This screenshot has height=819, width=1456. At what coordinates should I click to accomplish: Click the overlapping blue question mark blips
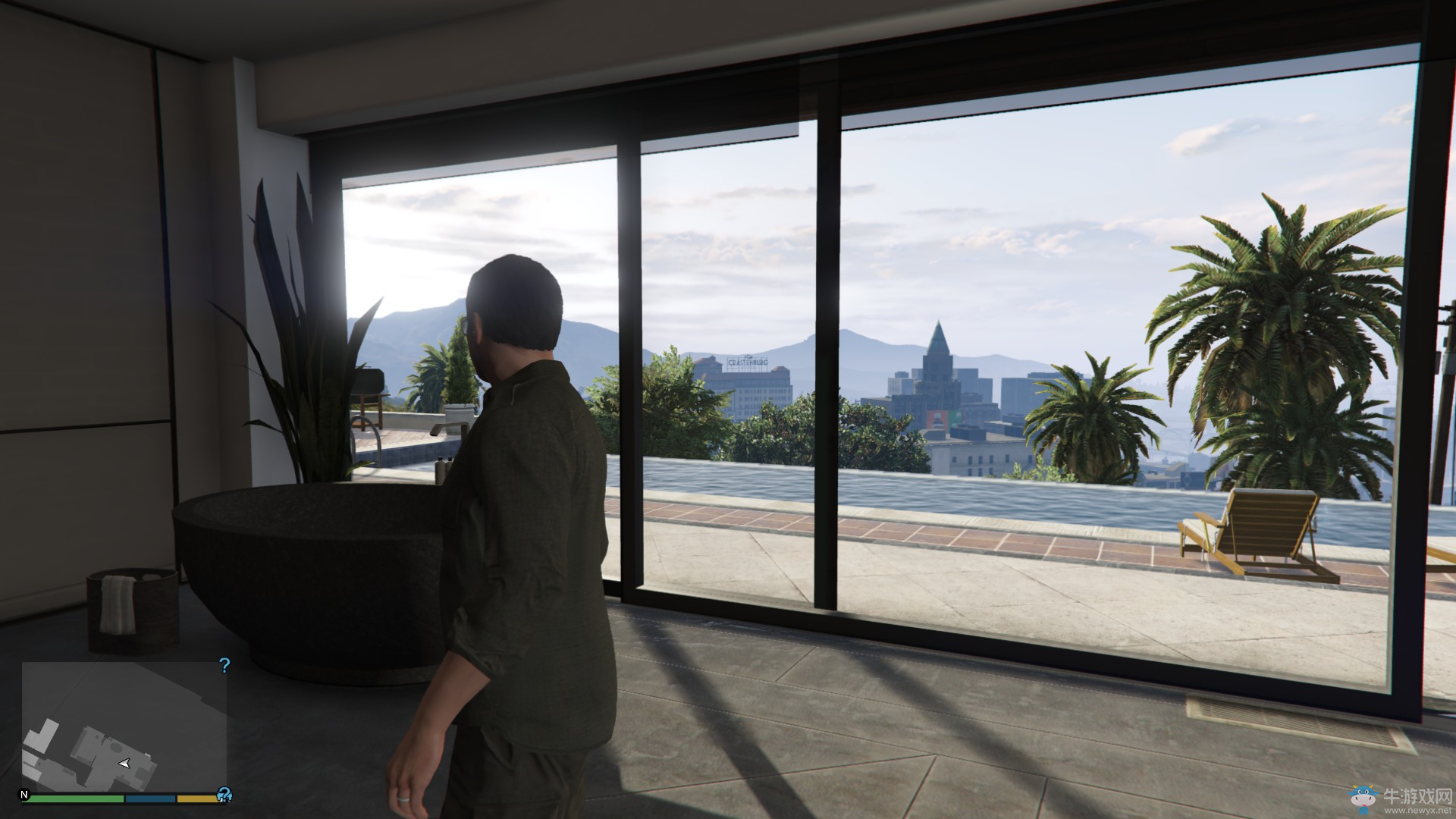(x=224, y=795)
